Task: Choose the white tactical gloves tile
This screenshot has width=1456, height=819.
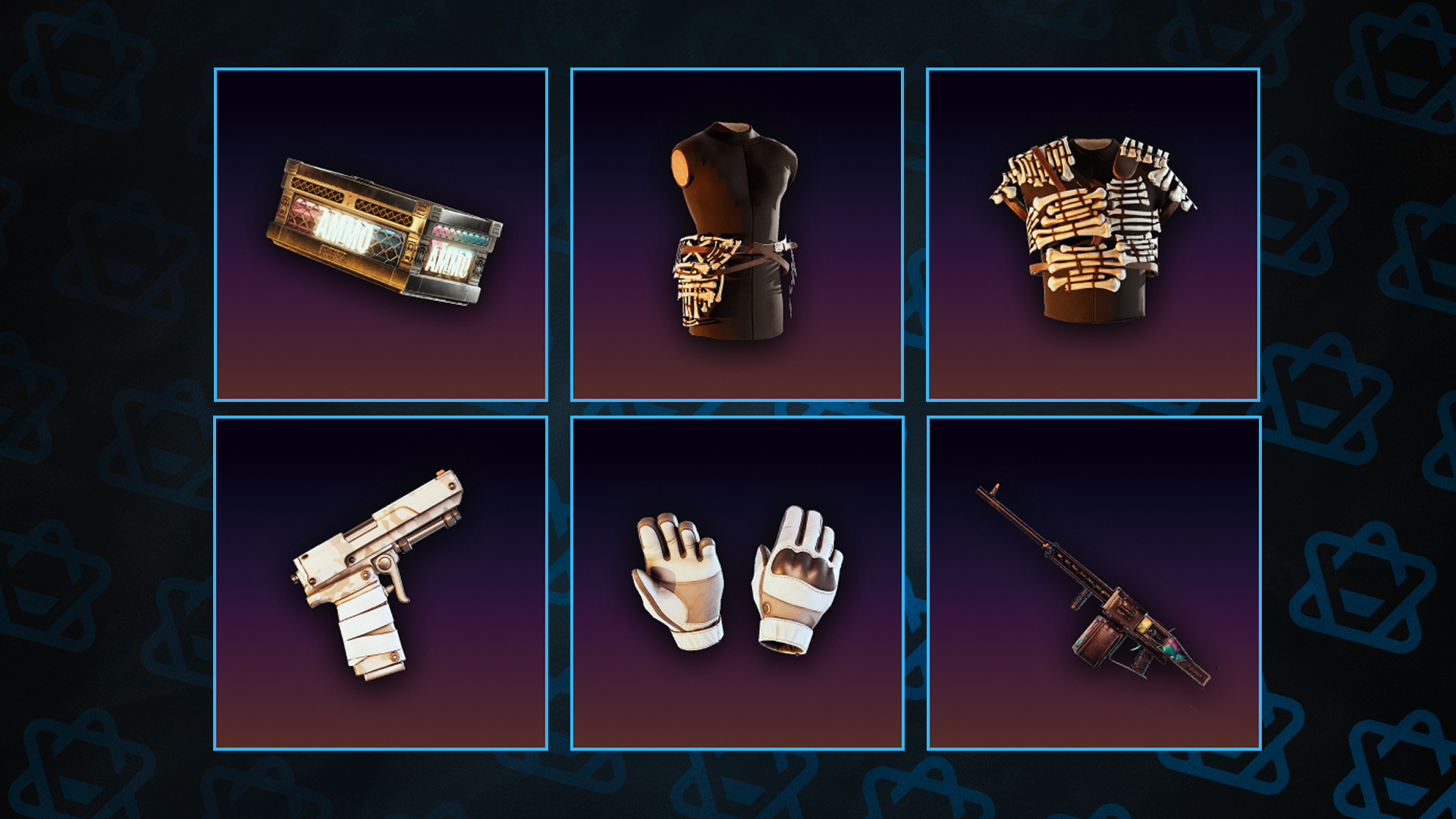Action: pos(736,582)
